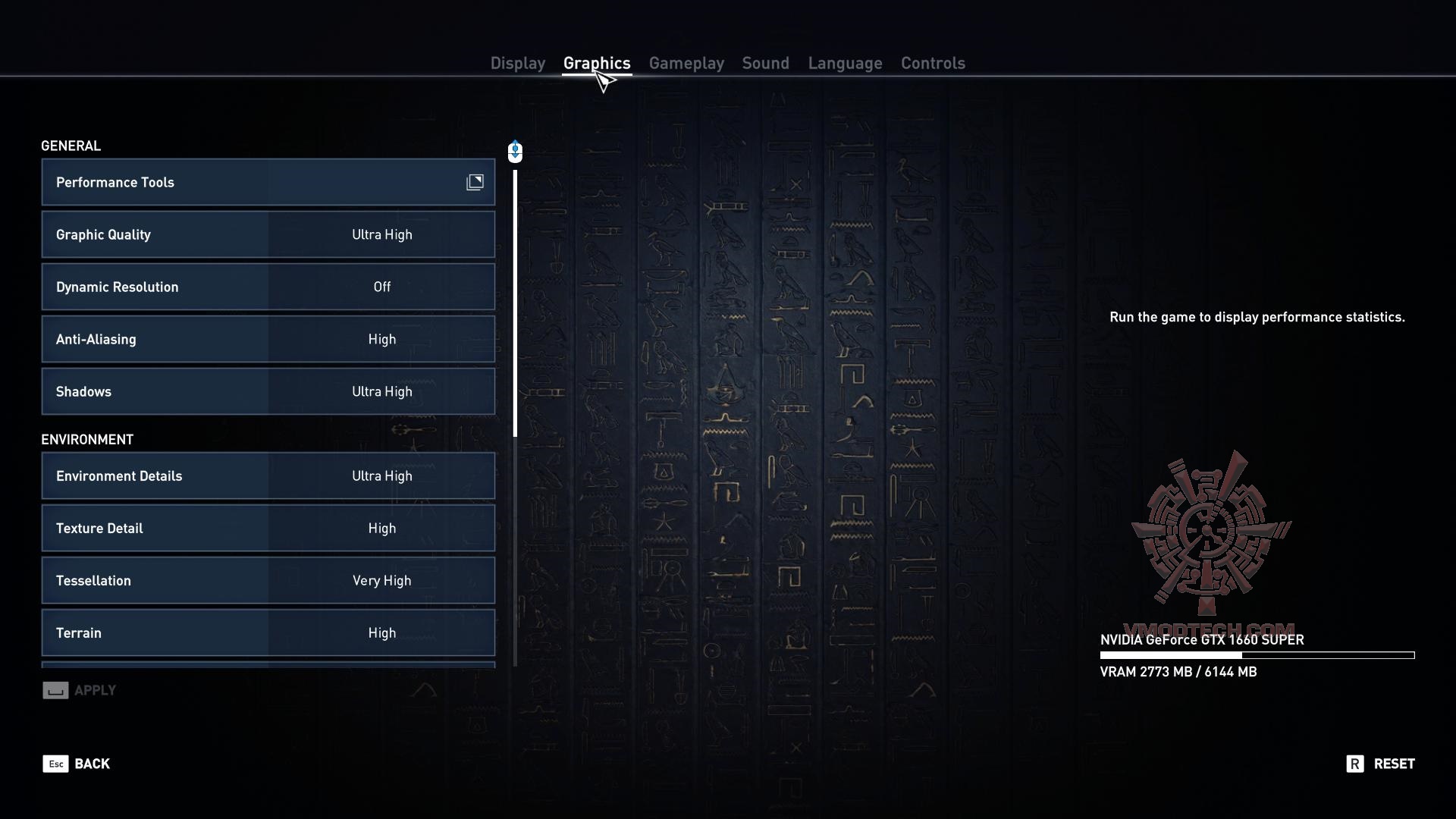The height and width of the screenshot is (819, 1456).
Task: Open the Sound settings tab
Action: pos(765,63)
